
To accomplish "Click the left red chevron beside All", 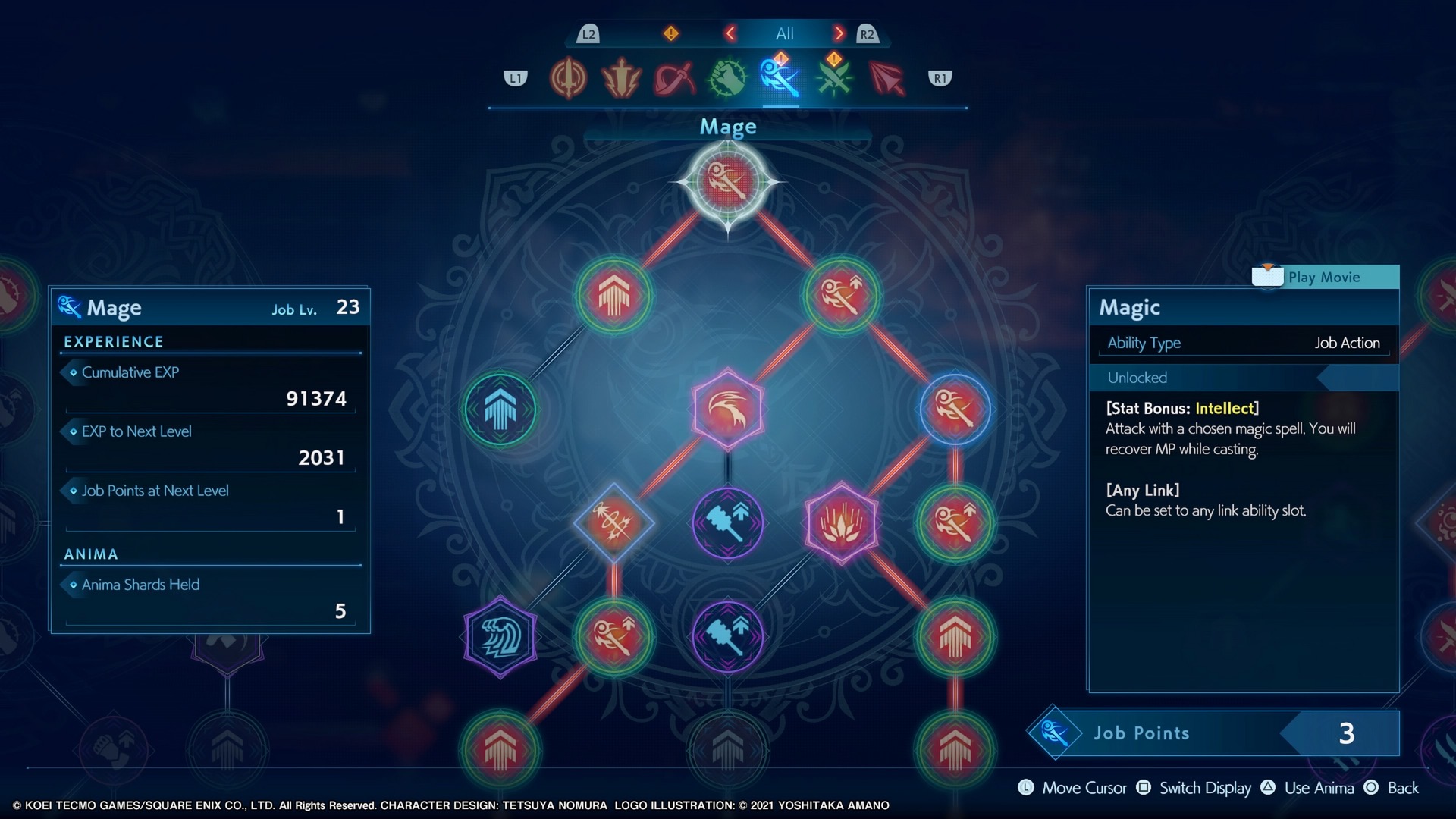I will click(x=730, y=33).
